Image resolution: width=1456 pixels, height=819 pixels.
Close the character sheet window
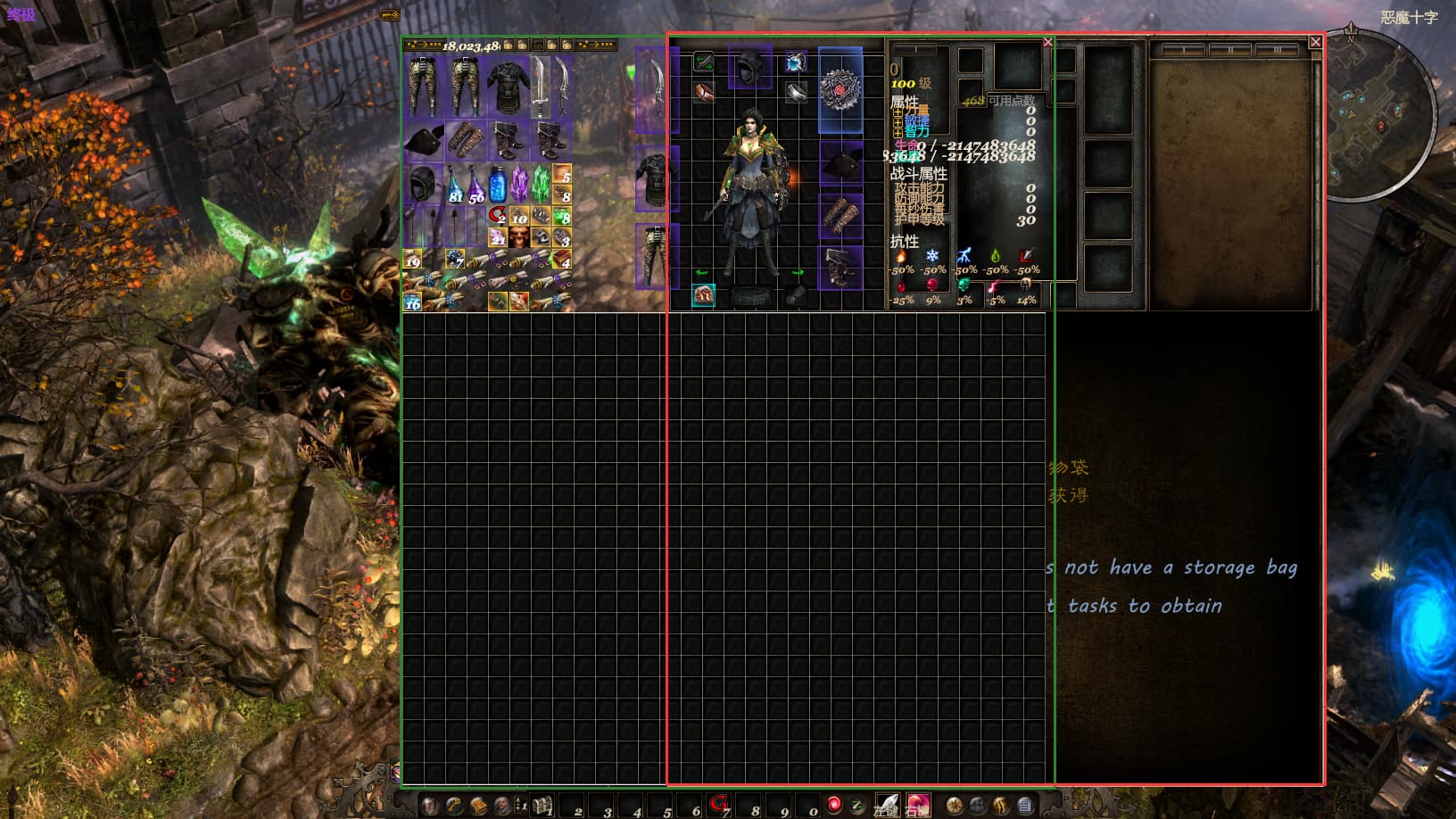(x=1048, y=42)
